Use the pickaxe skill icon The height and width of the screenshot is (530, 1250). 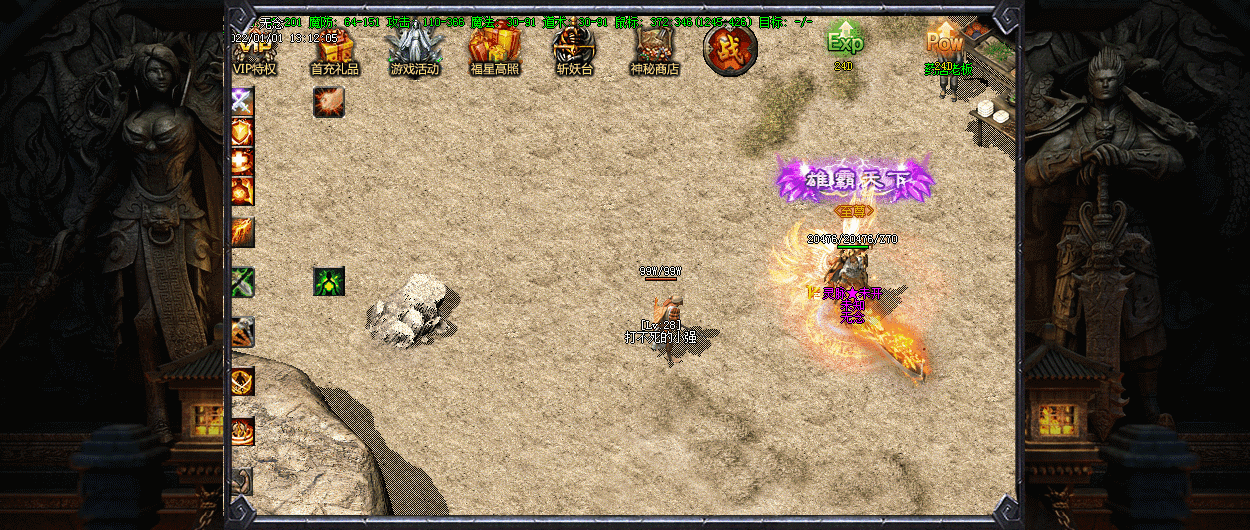click(243, 332)
